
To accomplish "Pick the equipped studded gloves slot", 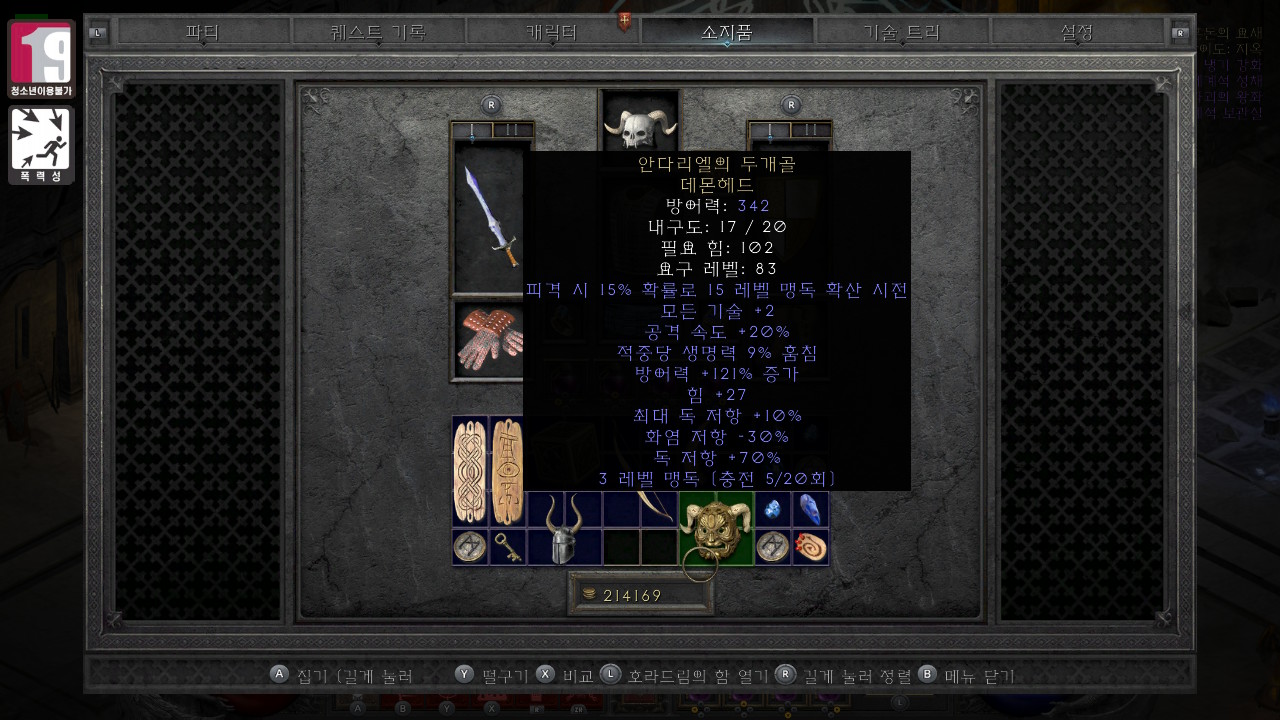I will 488,340.
